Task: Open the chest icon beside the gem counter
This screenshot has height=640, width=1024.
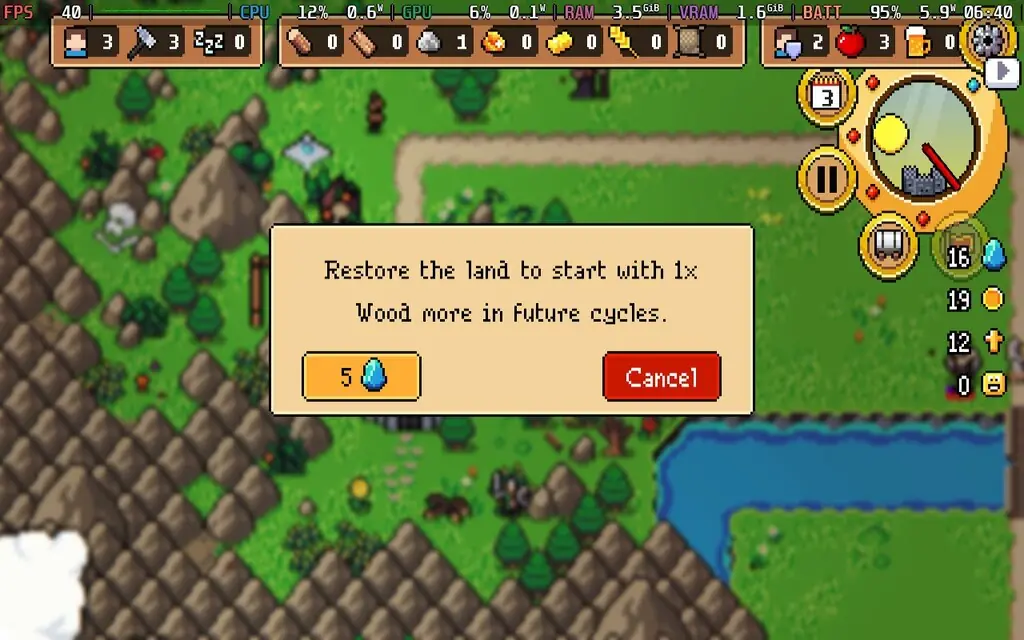Action: point(958,248)
